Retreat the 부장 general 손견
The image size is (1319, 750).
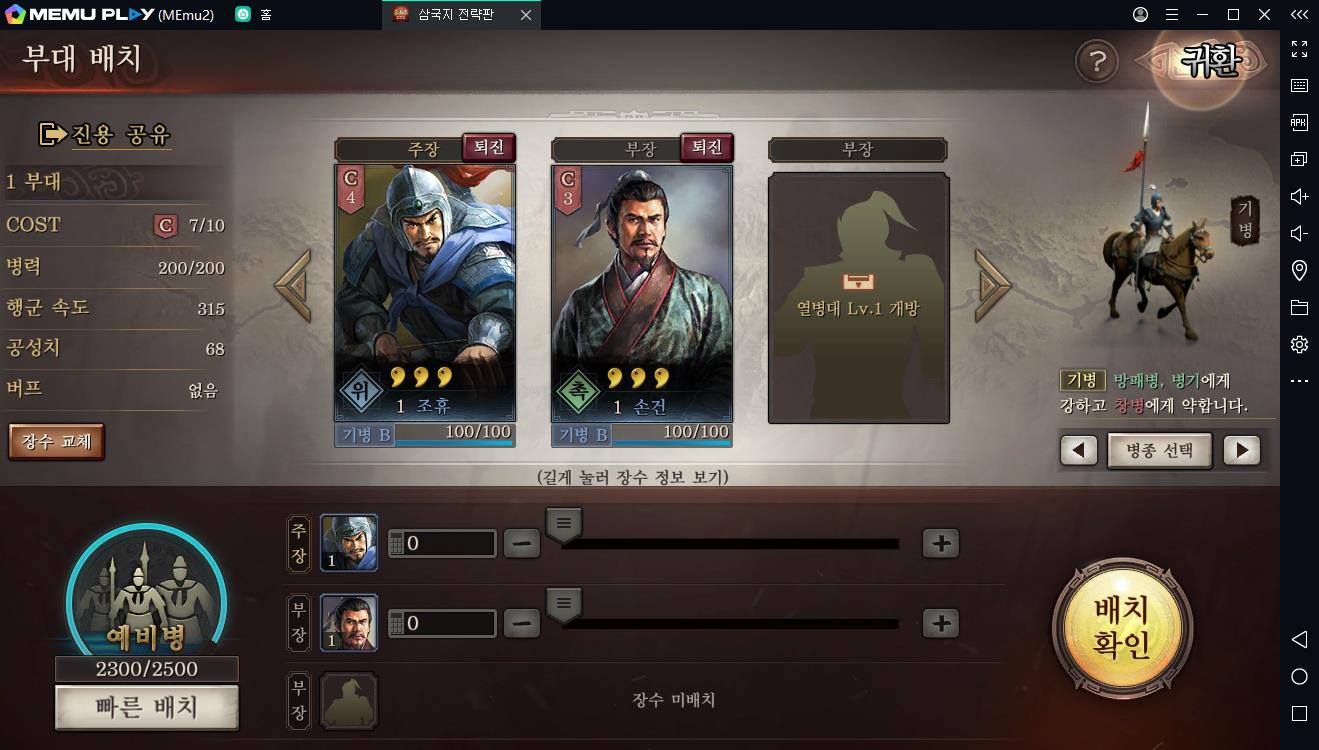[x=706, y=148]
